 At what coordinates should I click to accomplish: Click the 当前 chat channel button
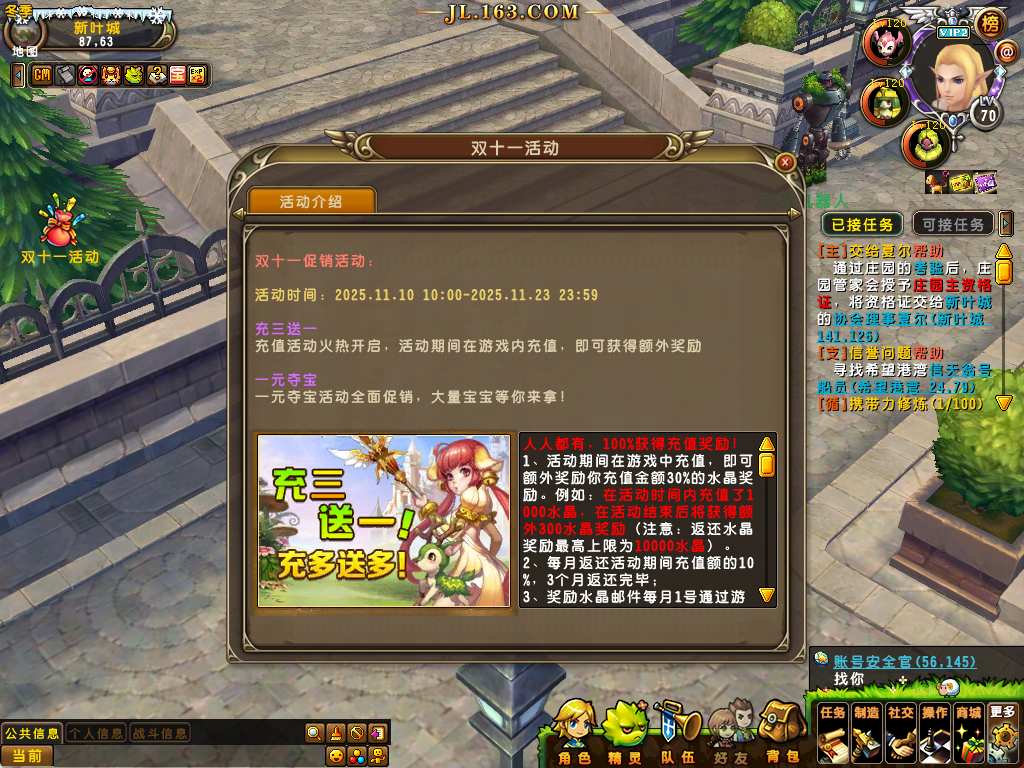[27, 756]
